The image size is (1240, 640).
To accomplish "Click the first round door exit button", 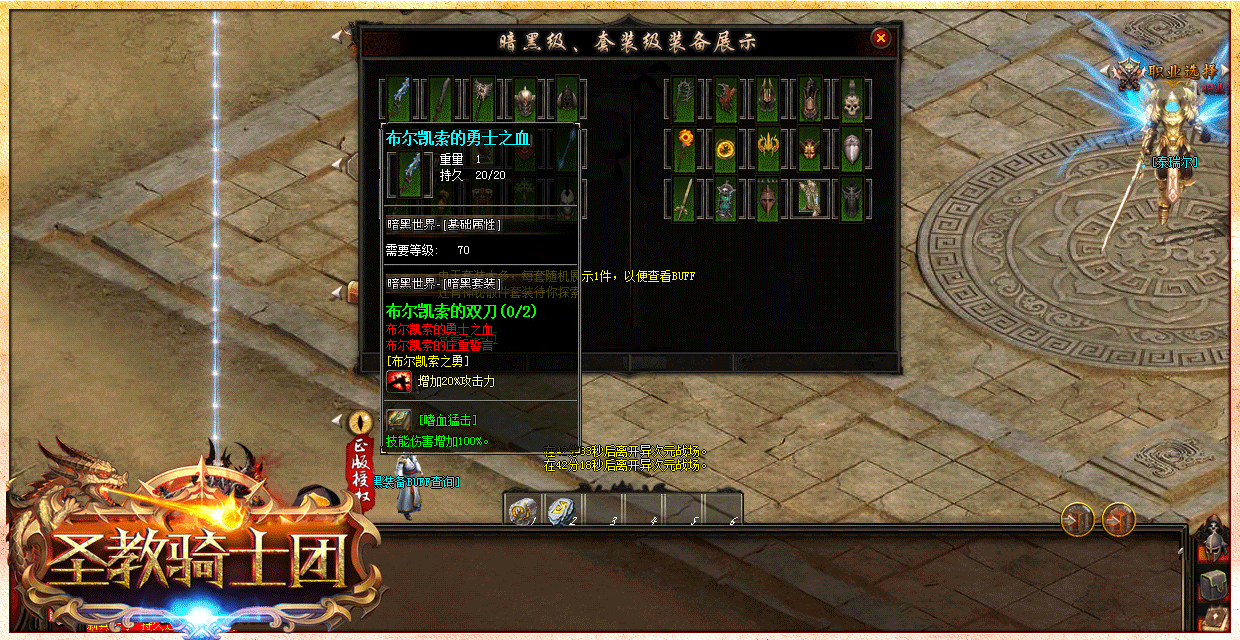I will 1078,519.
